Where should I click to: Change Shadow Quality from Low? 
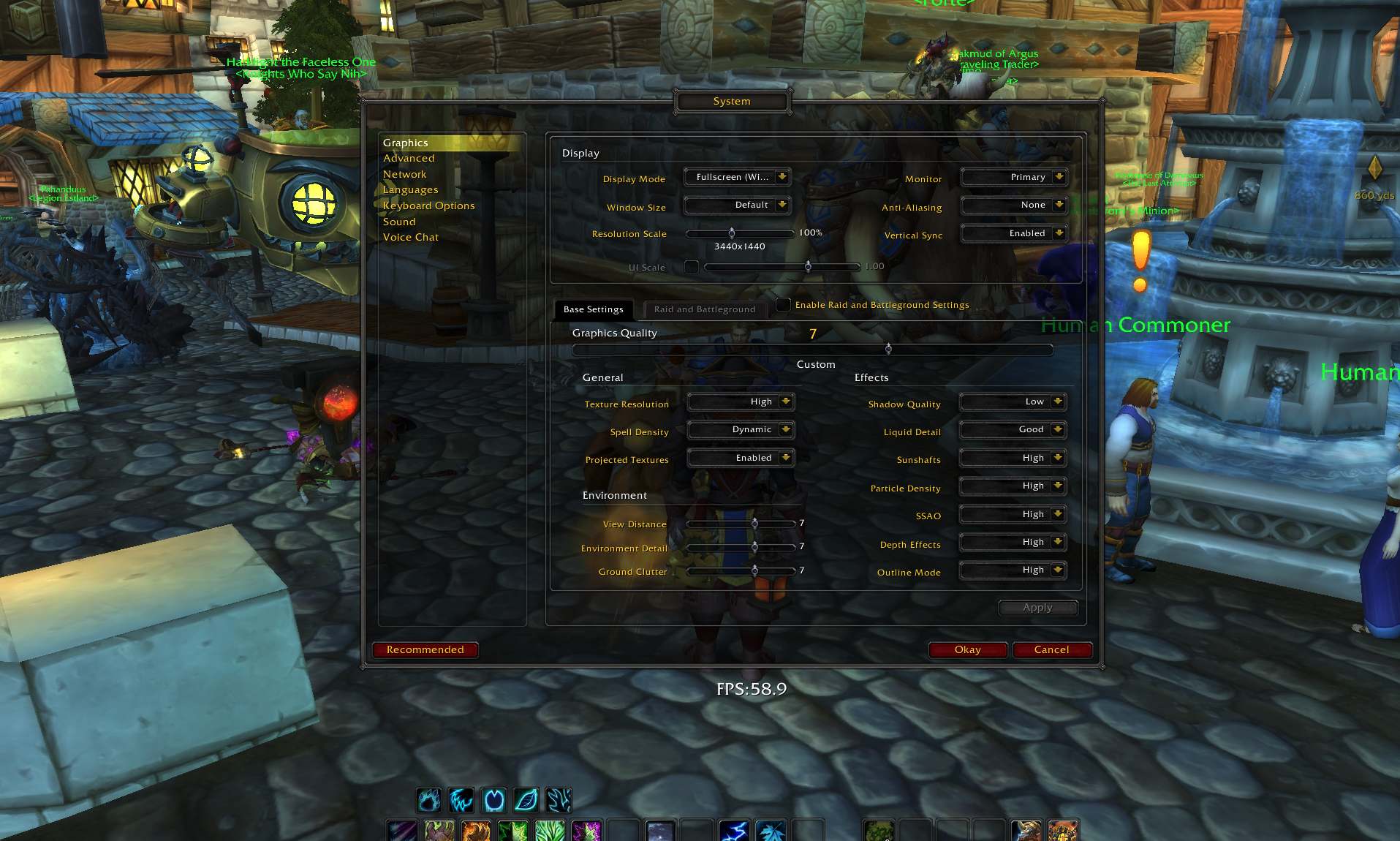click(x=1013, y=401)
